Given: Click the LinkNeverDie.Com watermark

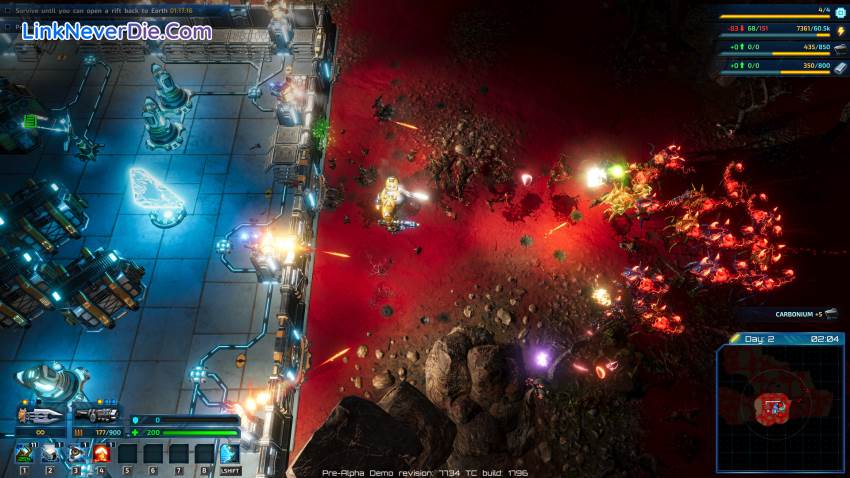Looking at the screenshot, I should click(x=116, y=31).
